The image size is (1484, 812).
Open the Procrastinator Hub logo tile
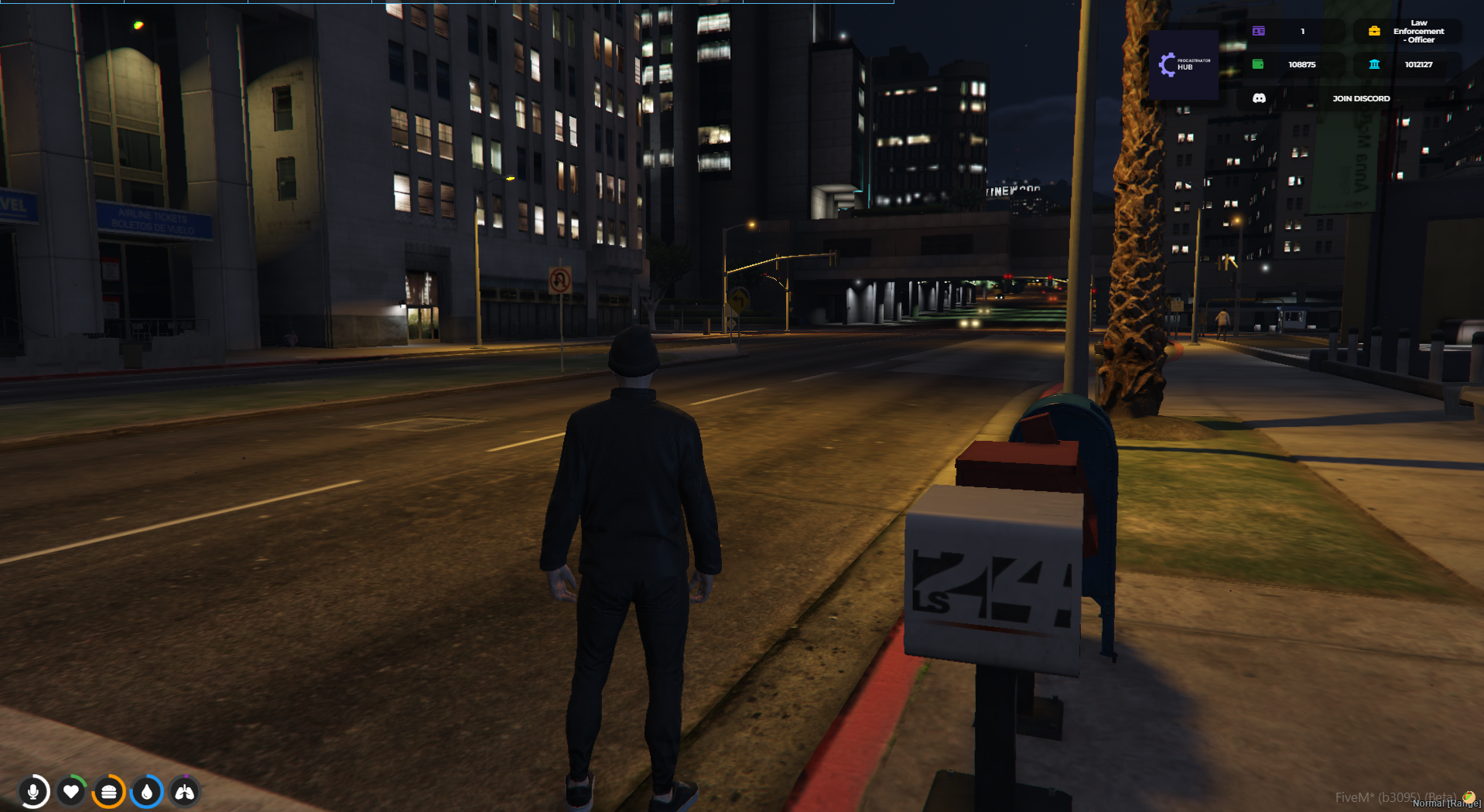tap(1183, 65)
